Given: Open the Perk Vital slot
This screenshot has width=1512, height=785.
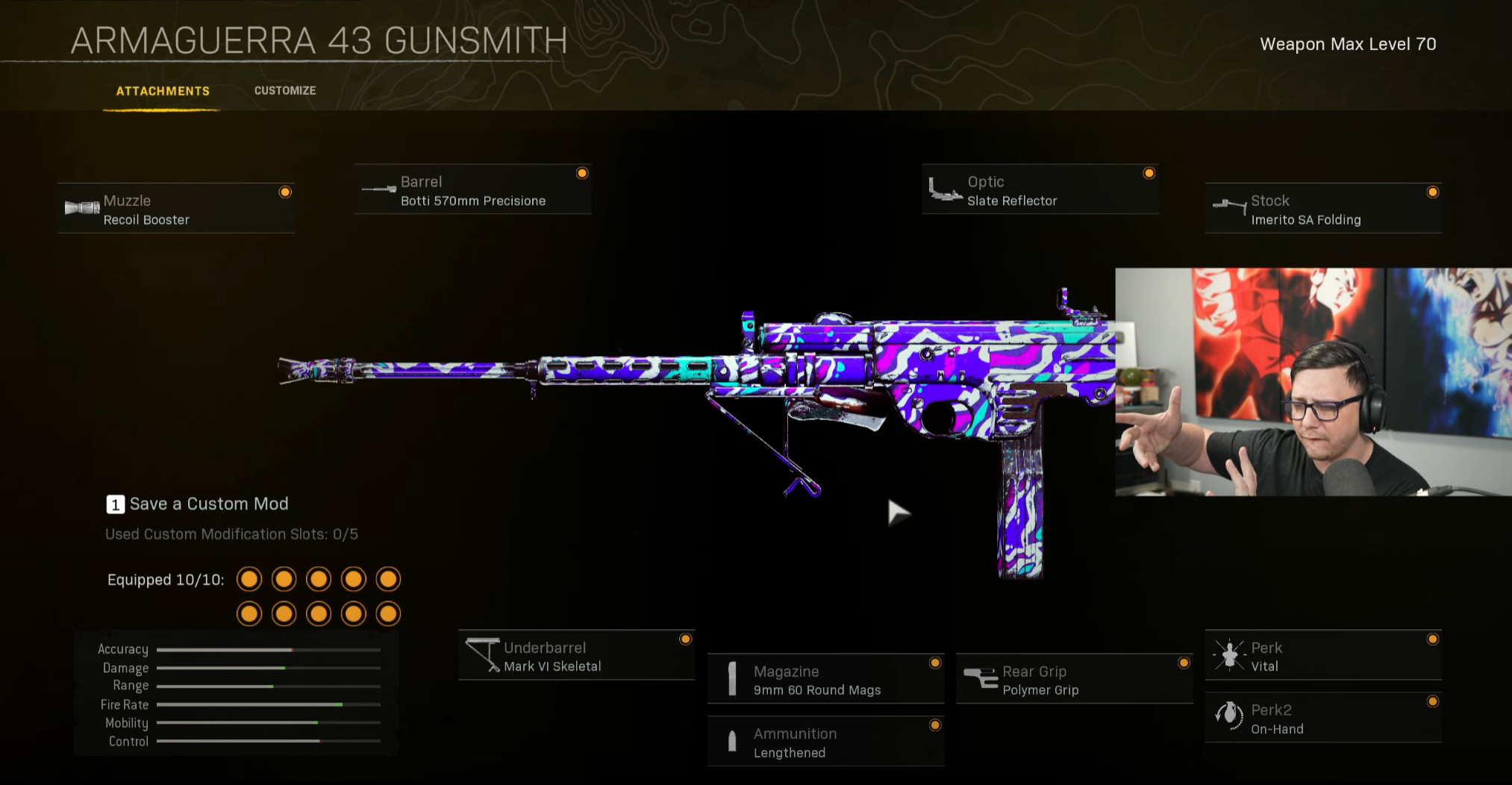Looking at the screenshot, I should click(1322, 657).
